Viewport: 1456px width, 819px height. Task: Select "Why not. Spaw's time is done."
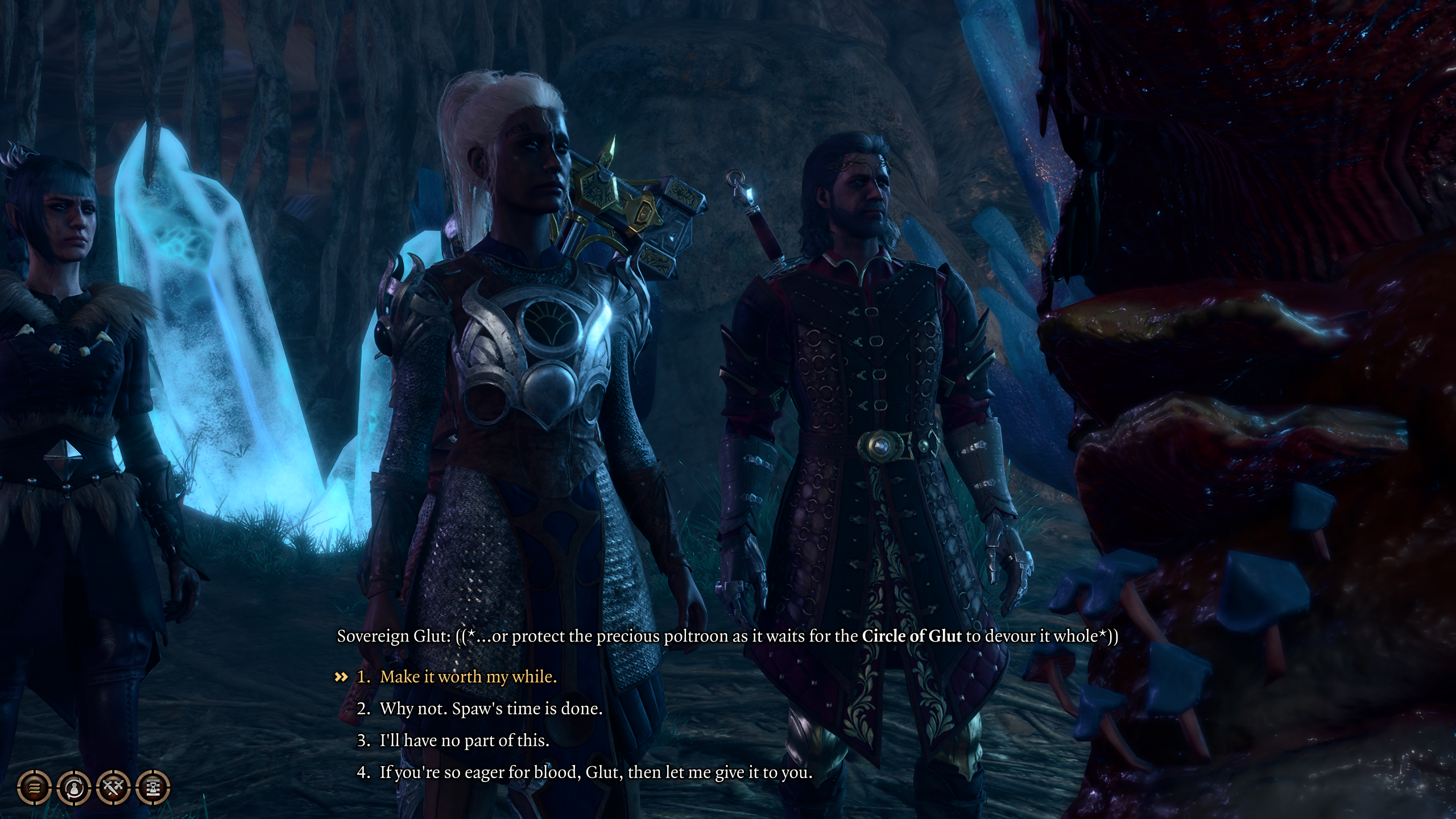pos(490,709)
